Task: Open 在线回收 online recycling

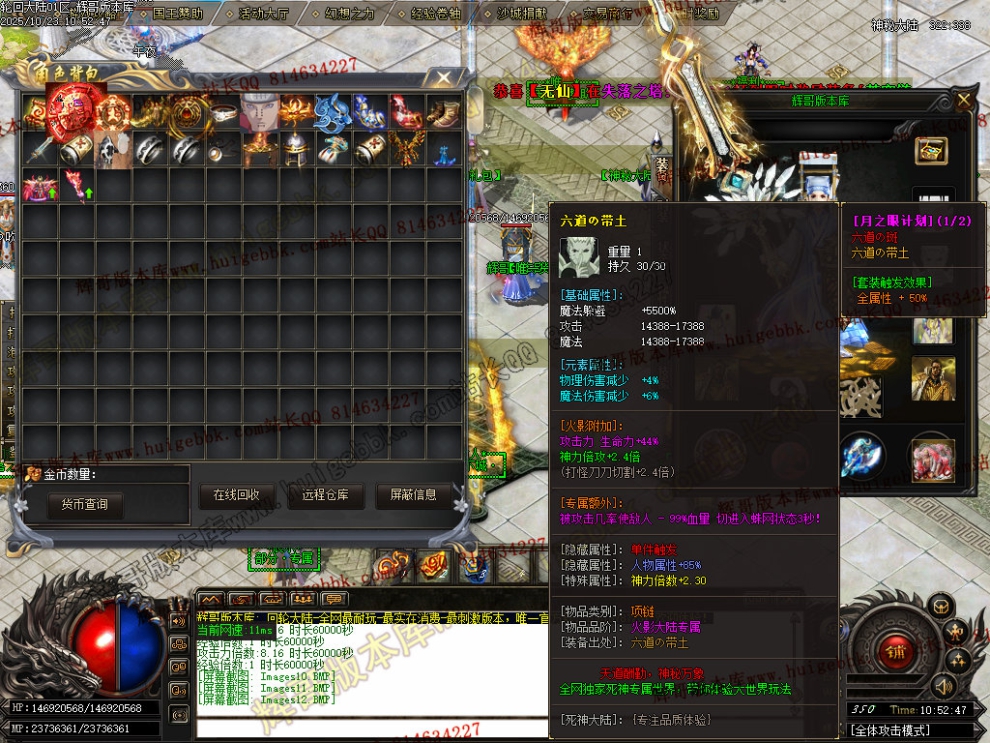Action: 236,495
